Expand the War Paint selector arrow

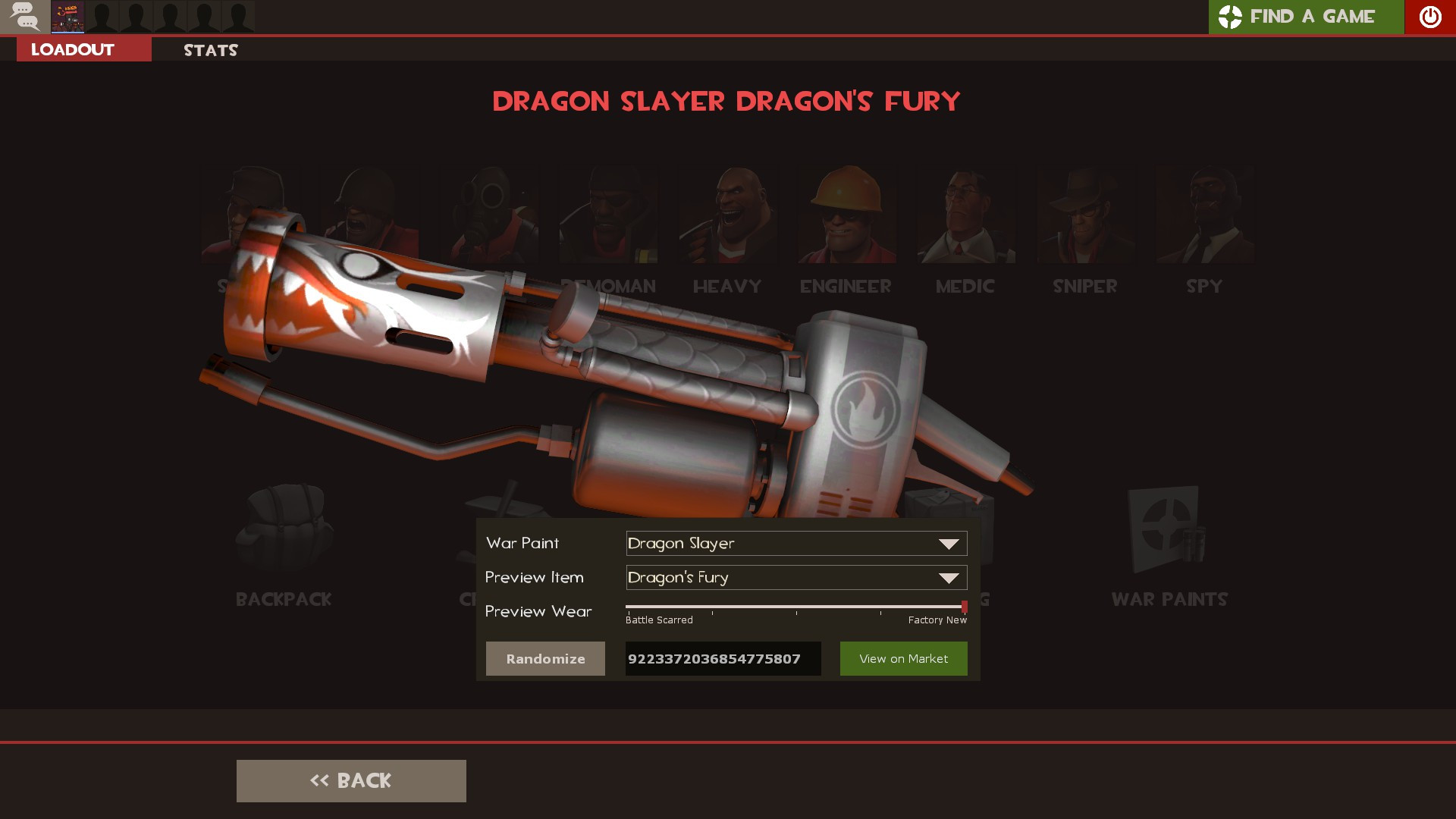[x=949, y=543]
